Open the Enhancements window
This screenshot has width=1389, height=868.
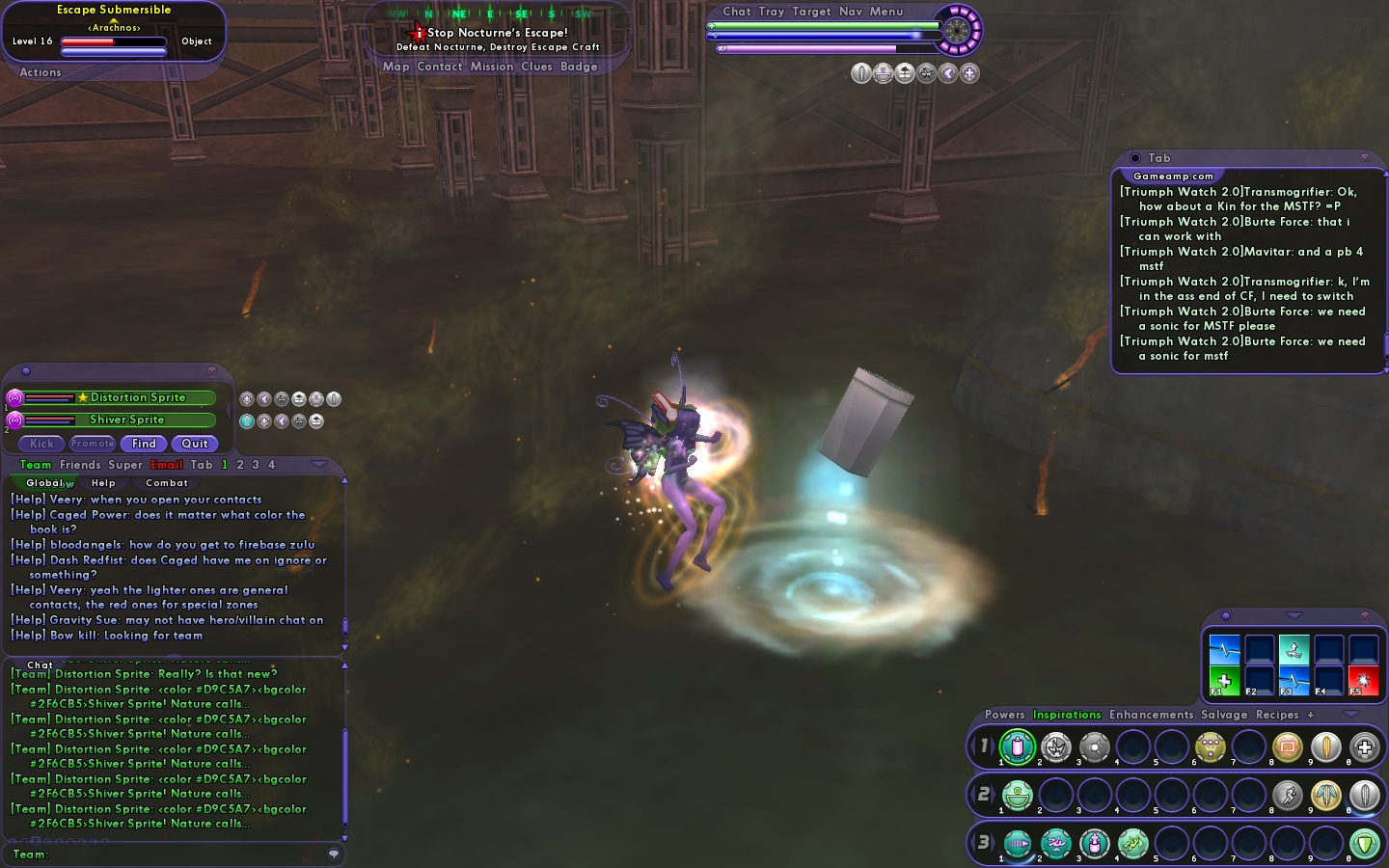pyautogui.click(x=1151, y=715)
